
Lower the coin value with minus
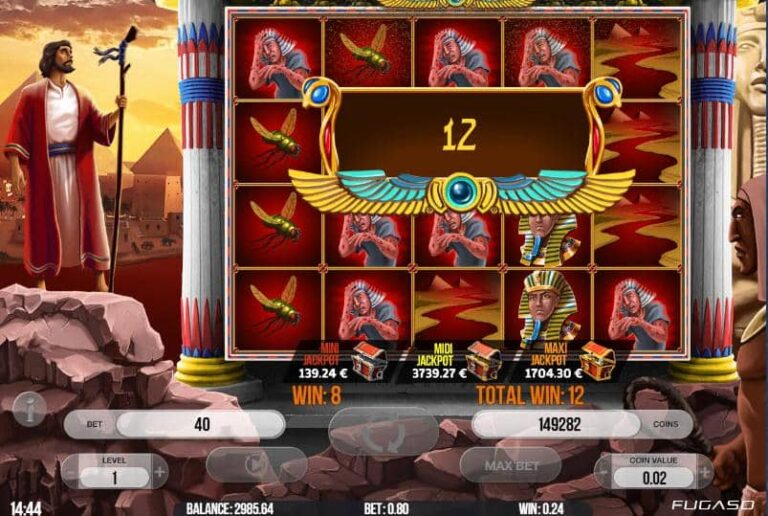click(605, 470)
